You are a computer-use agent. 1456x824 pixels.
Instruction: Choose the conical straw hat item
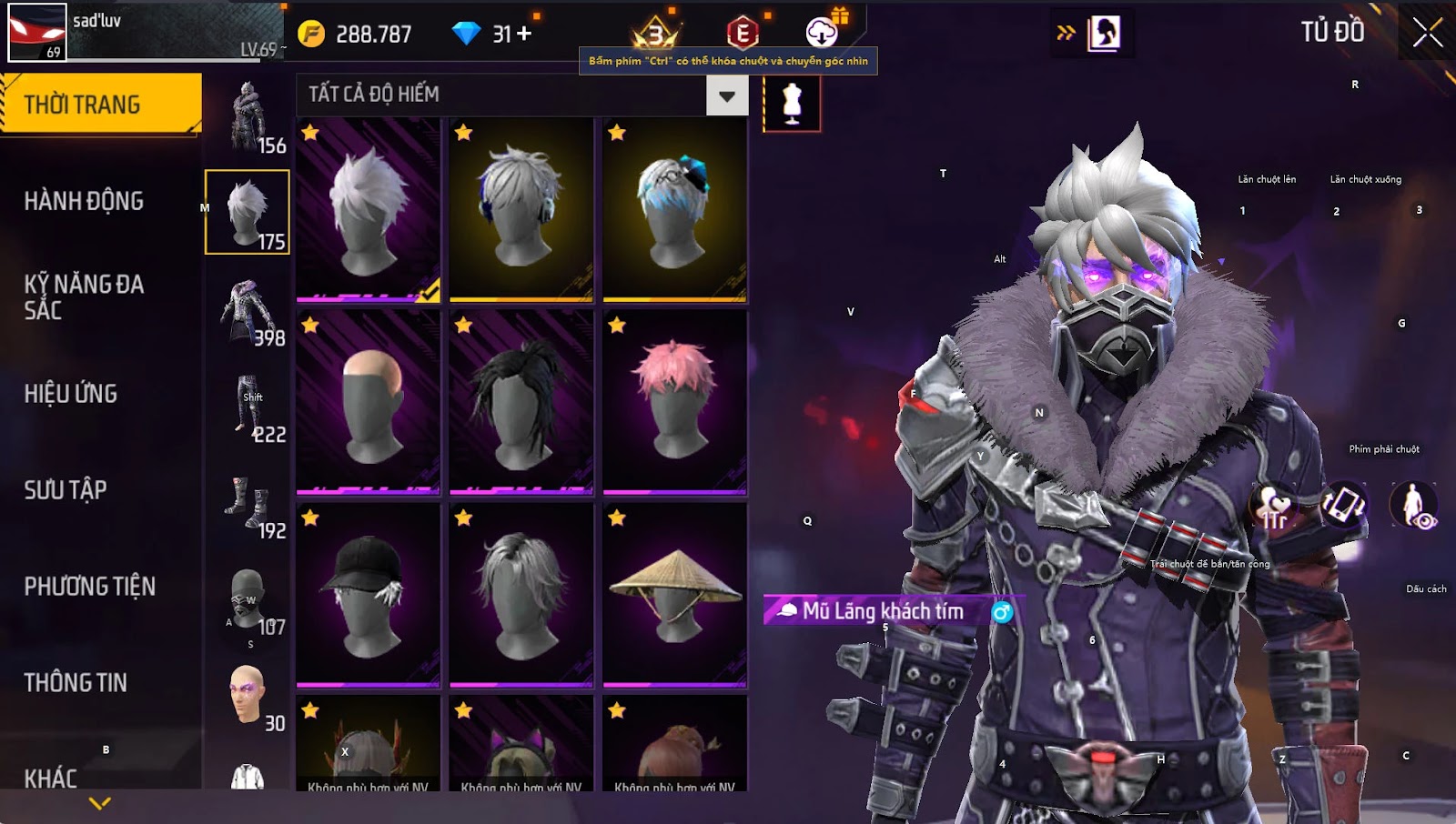674,594
